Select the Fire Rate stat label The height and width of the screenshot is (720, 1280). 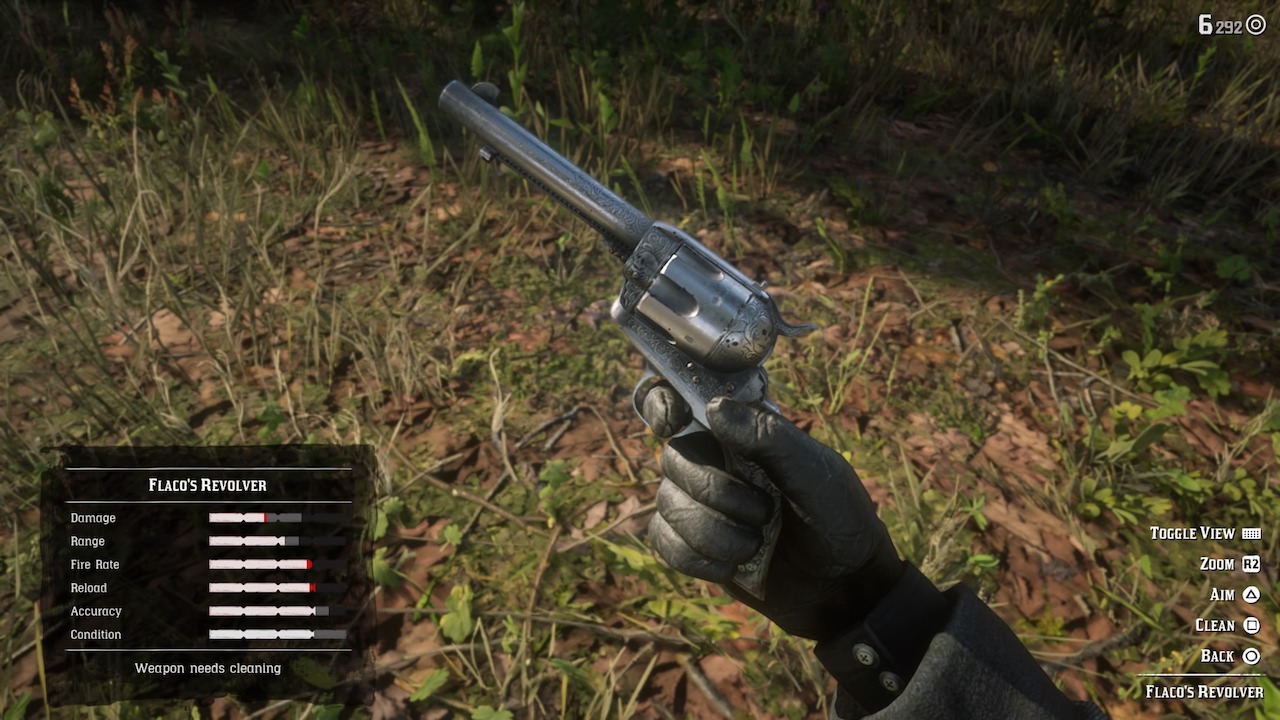click(x=95, y=564)
